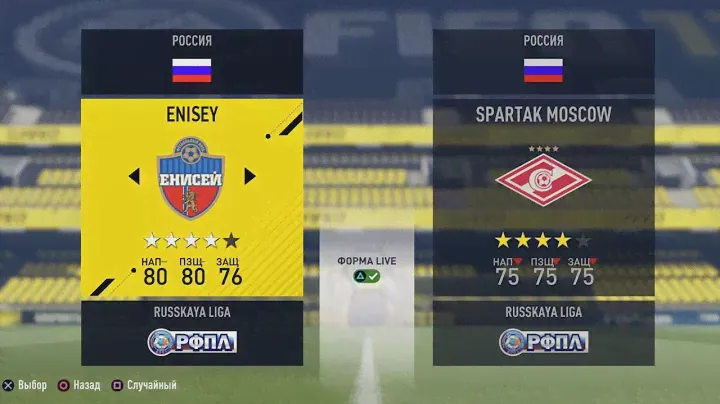Choose the left Россия country selector
720x404 pixels.
click(191, 60)
